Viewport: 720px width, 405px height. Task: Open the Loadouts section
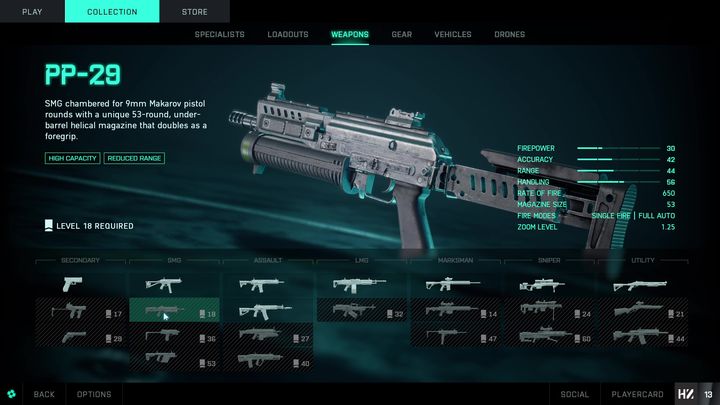pos(288,34)
